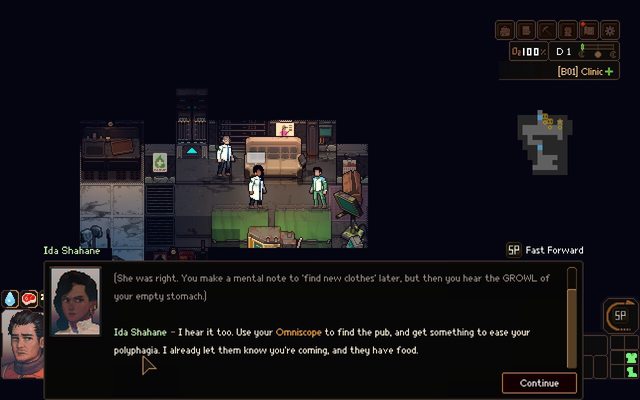Select the green shirt equipment slot
The width and height of the screenshot is (640, 400).
(630, 358)
